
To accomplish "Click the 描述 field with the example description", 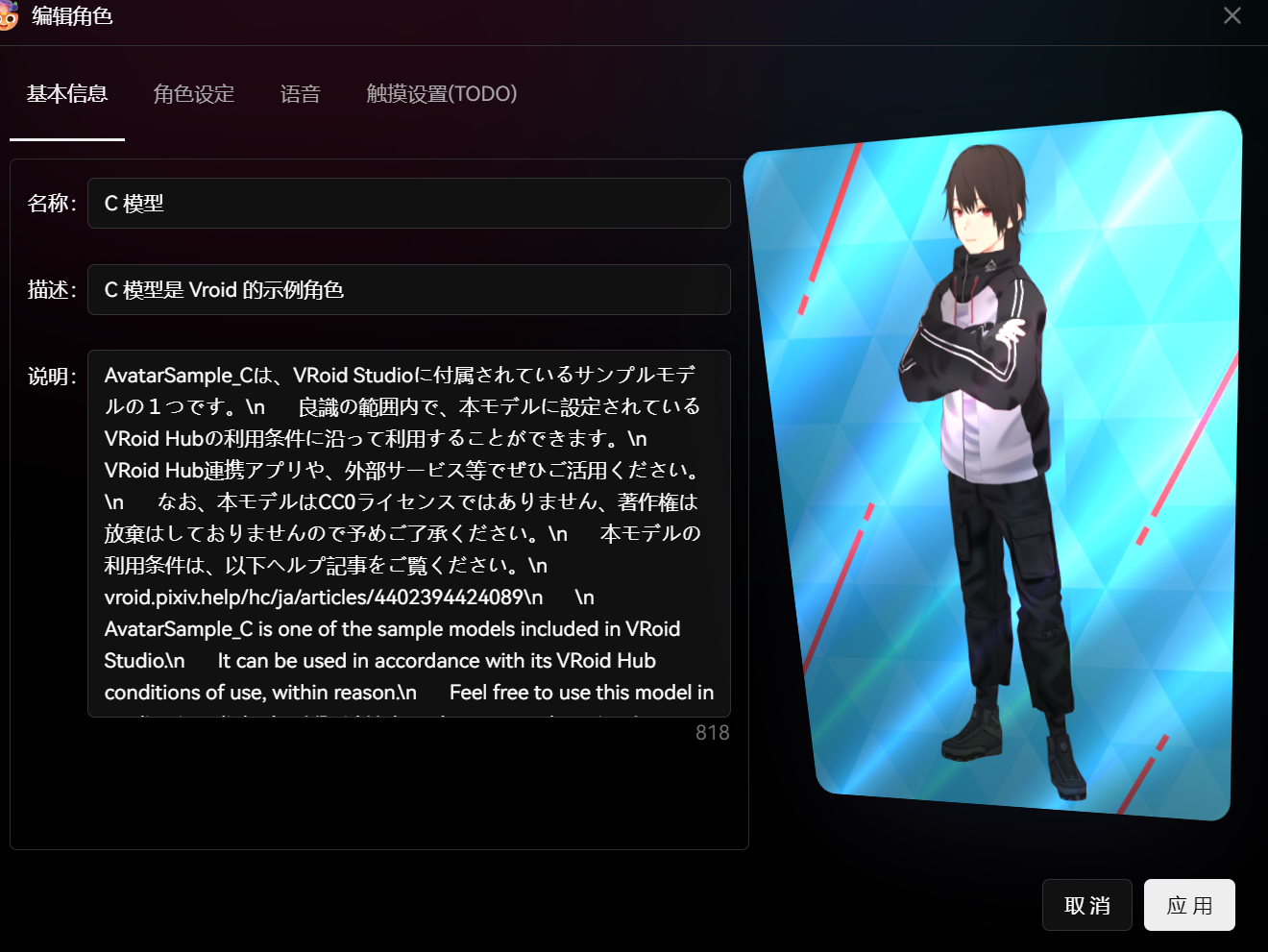I will [x=408, y=289].
